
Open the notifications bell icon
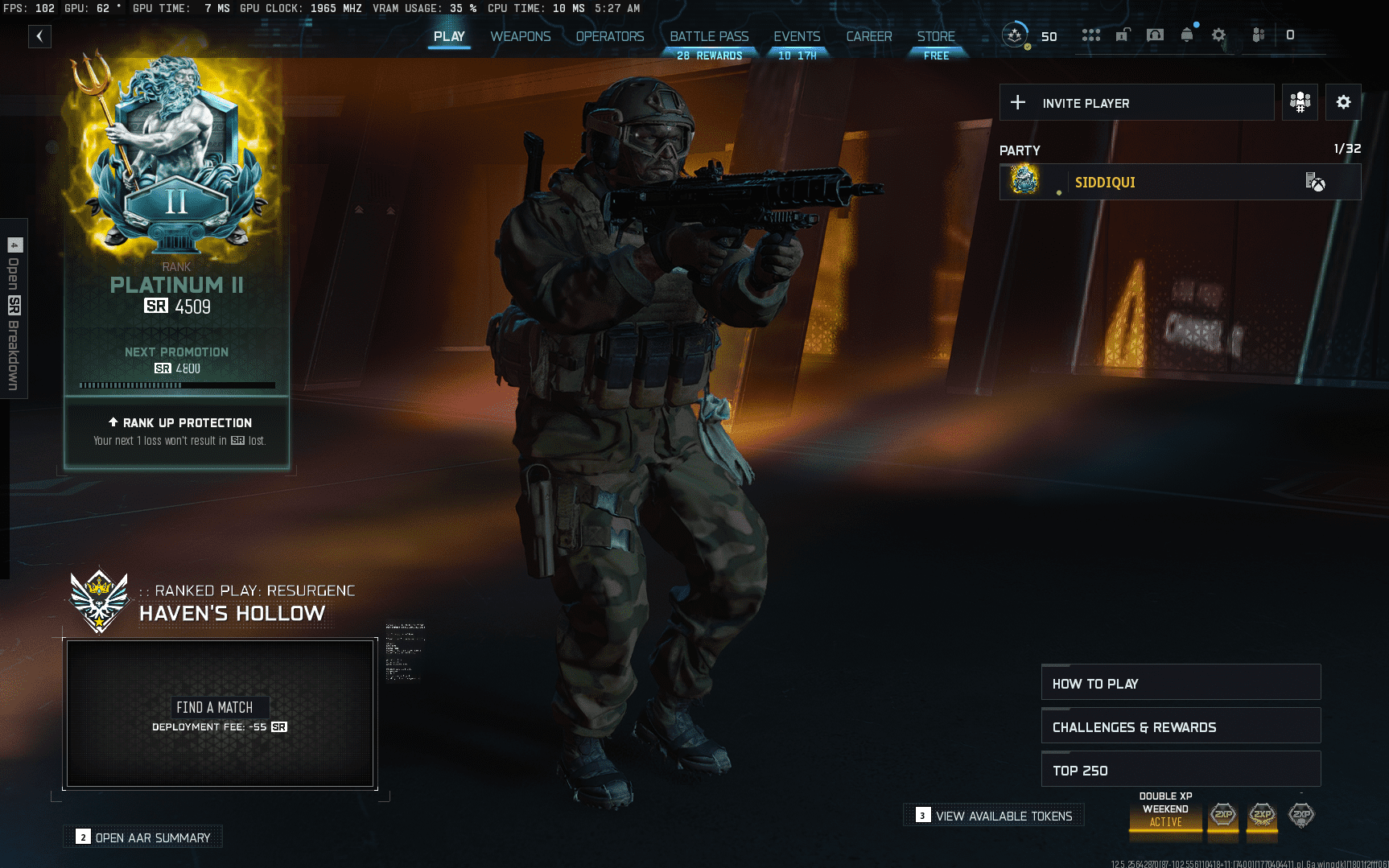coord(1186,35)
